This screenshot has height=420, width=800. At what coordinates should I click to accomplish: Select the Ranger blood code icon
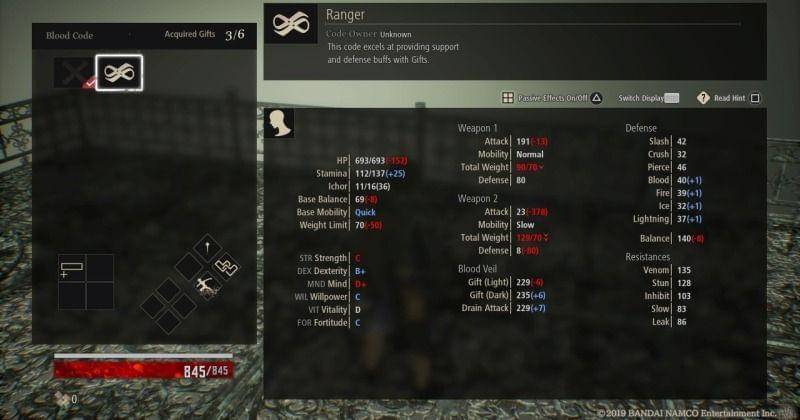click(x=119, y=73)
